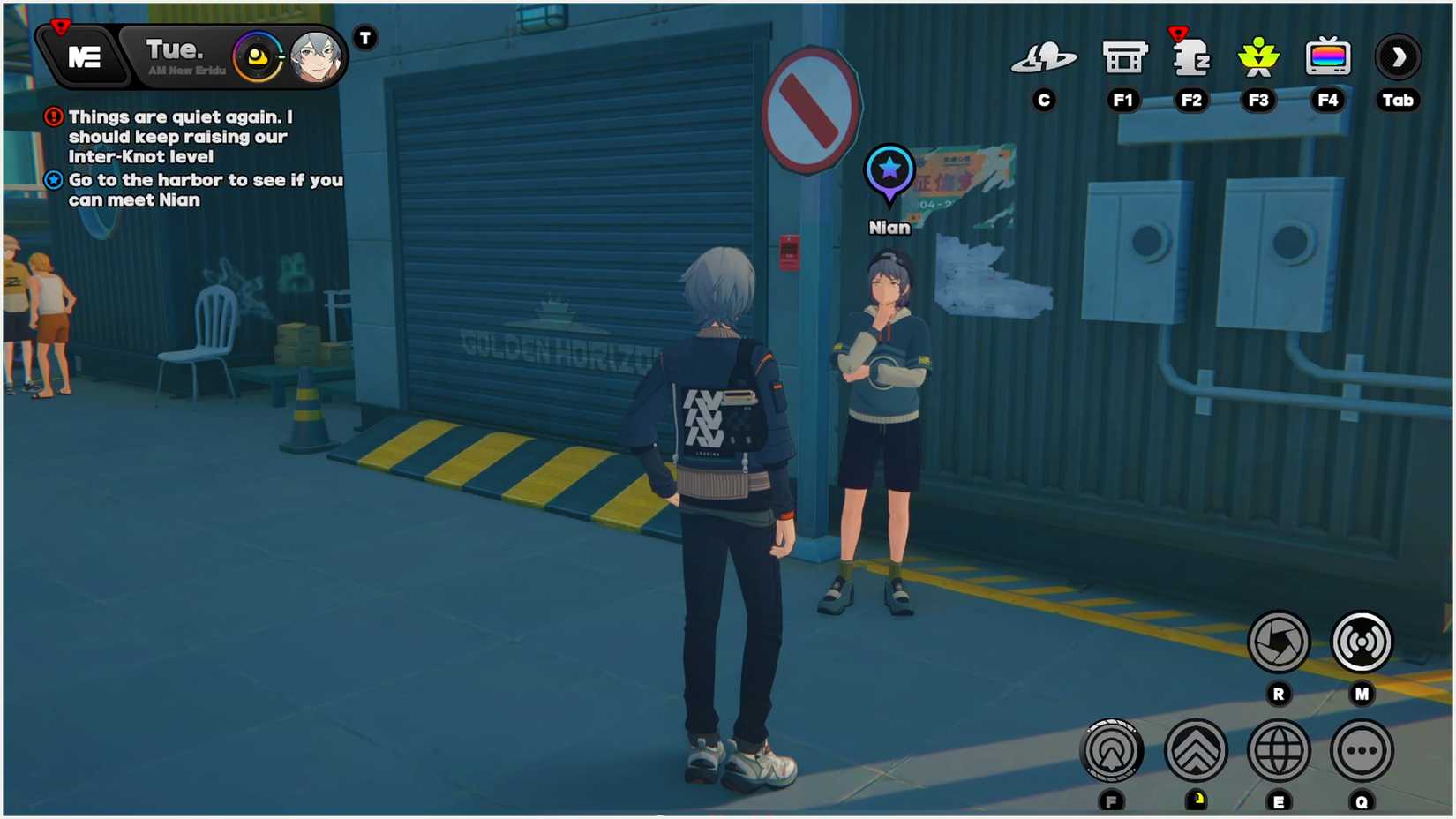This screenshot has height=819, width=1456.
Task: Open Inter-Knot via the globe icon
Action: tap(1278, 750)
